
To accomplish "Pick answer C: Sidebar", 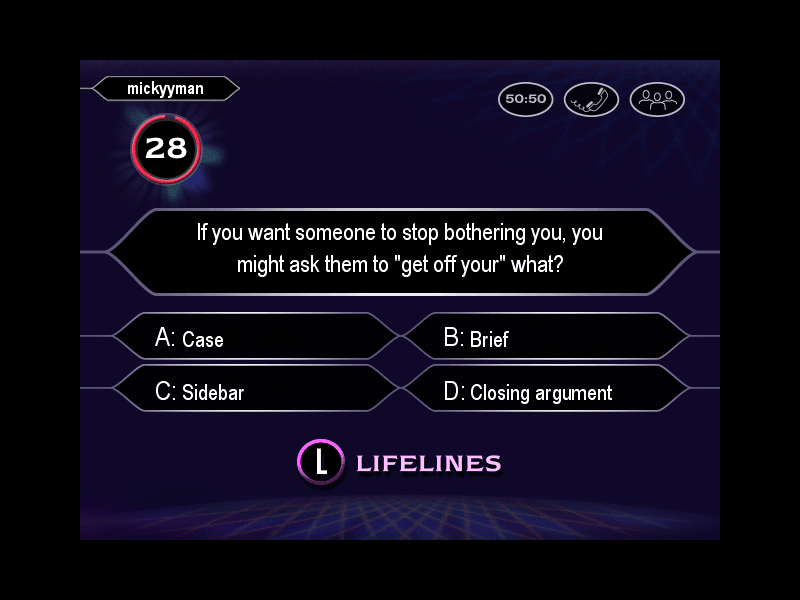I will pyautogui.click(x=255, y=391).
